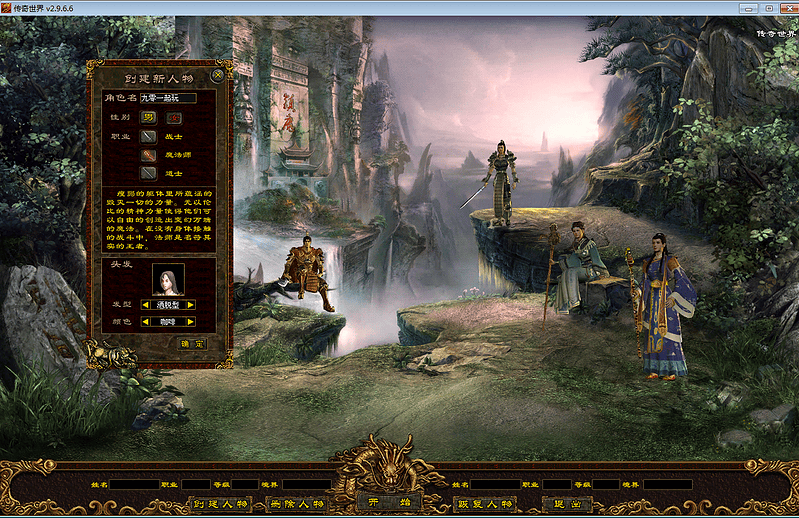Choose the 战士 warrior class icon
799x518 pixels.
148,136
